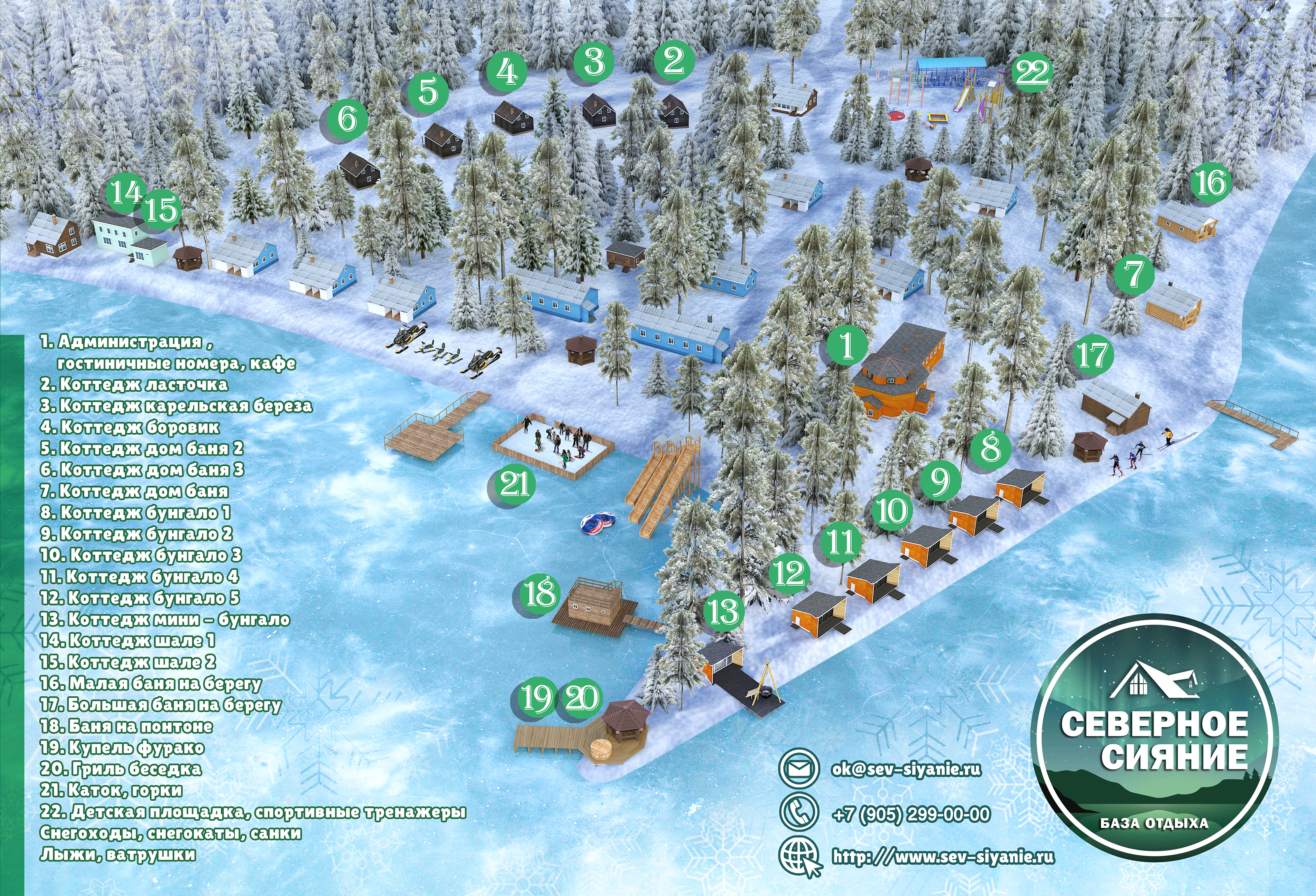Viewport: 1316px width, 896px height.
Task: Select legend entry 'Гриль беседка'
Action: coord(120,769)
